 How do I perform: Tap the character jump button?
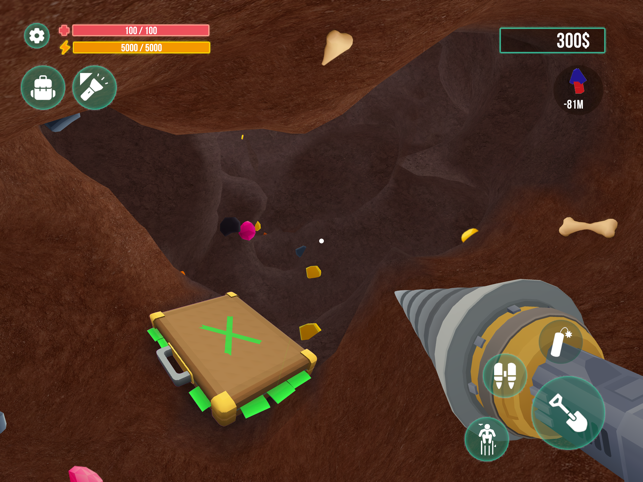(487, 438)
